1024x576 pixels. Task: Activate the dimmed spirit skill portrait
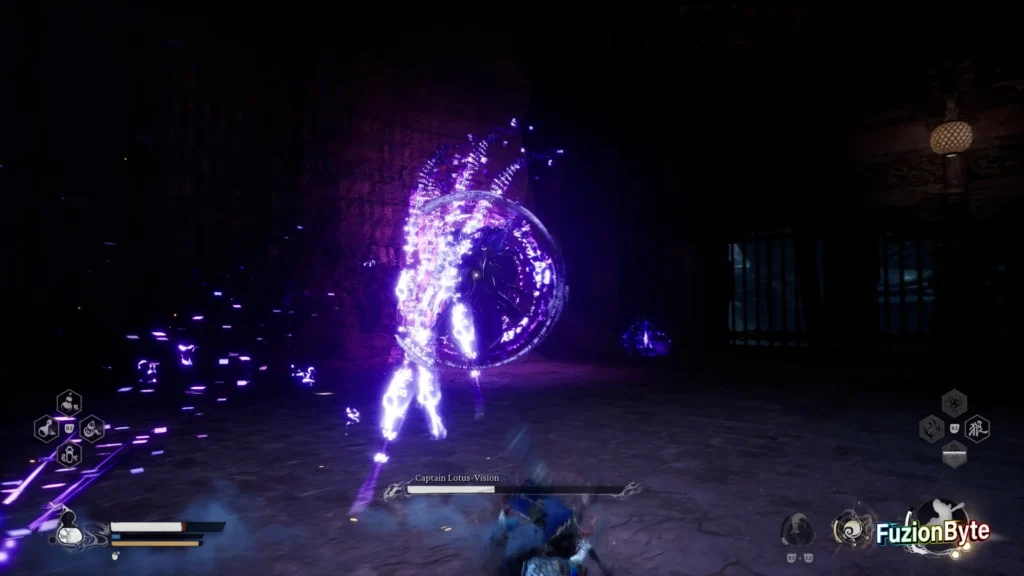click(x=797, y=529)
